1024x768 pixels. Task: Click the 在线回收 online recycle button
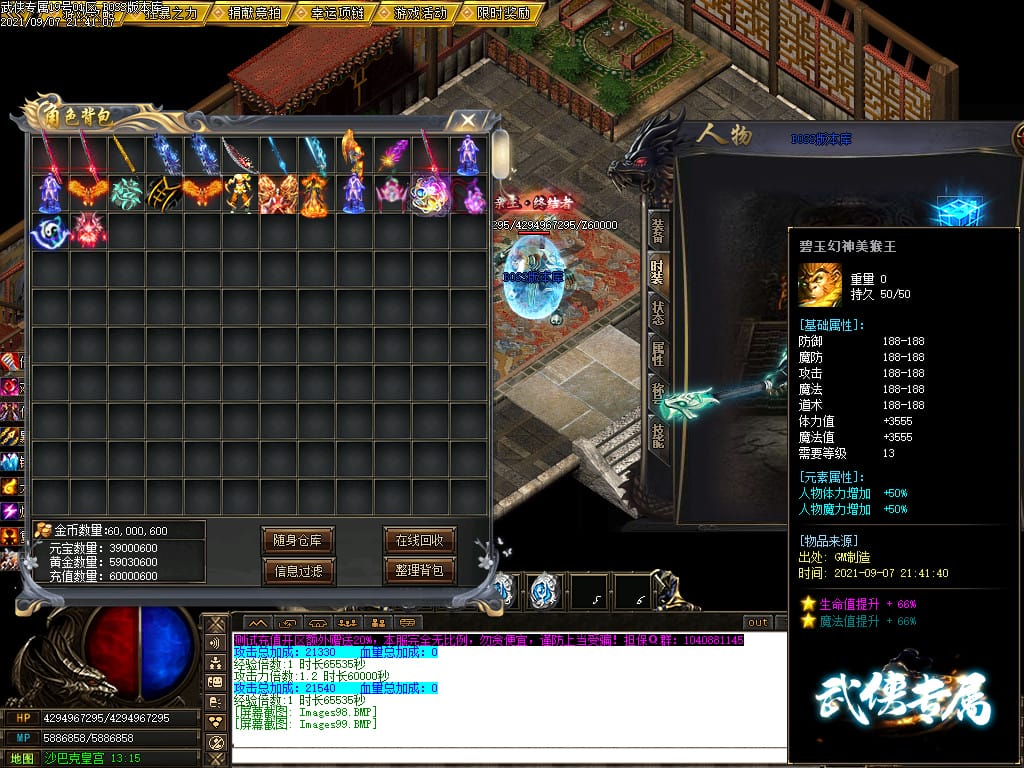point(419,541)
